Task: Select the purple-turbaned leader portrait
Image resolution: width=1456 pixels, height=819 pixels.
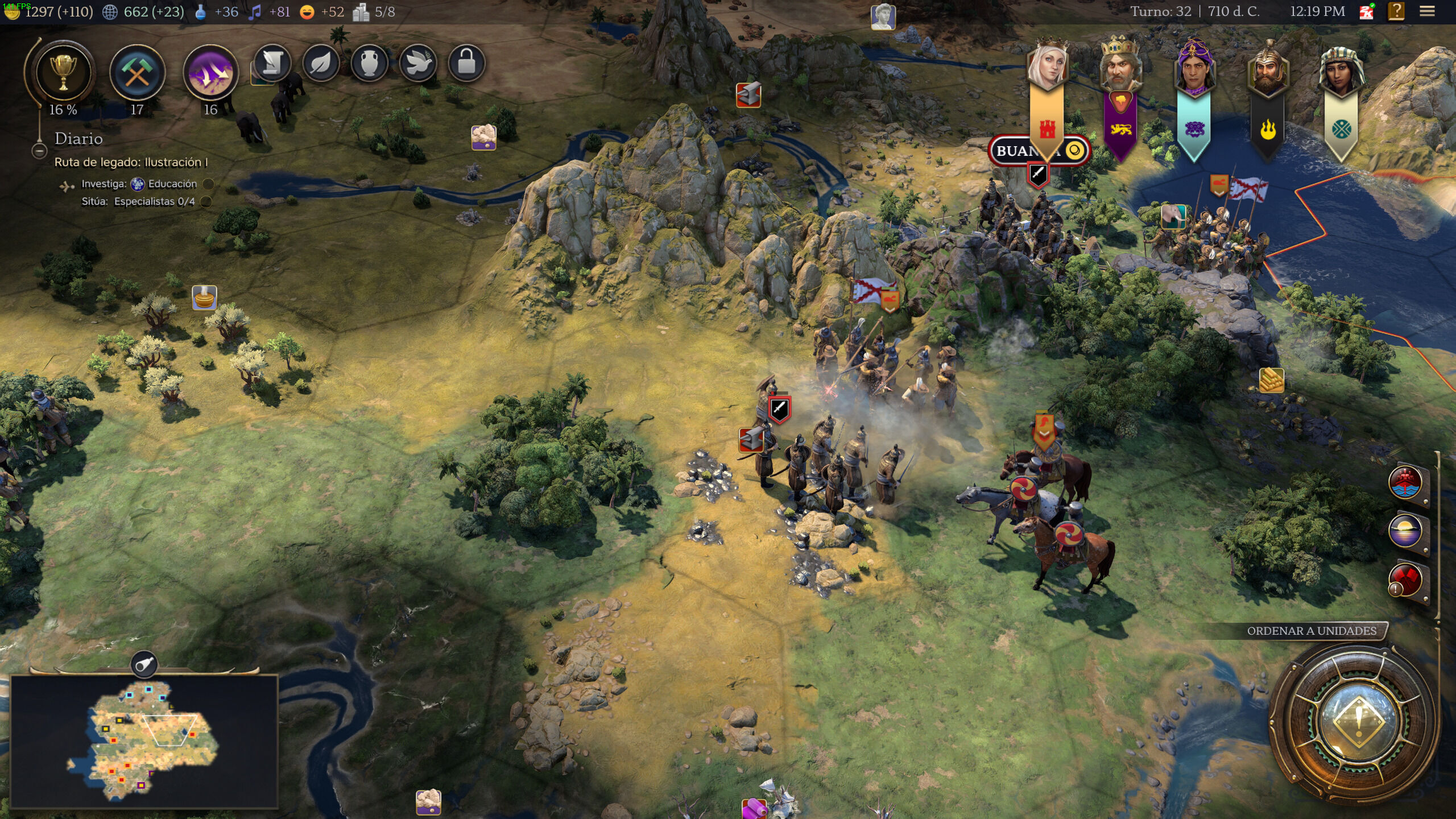Action: (x=1193, y=67)
